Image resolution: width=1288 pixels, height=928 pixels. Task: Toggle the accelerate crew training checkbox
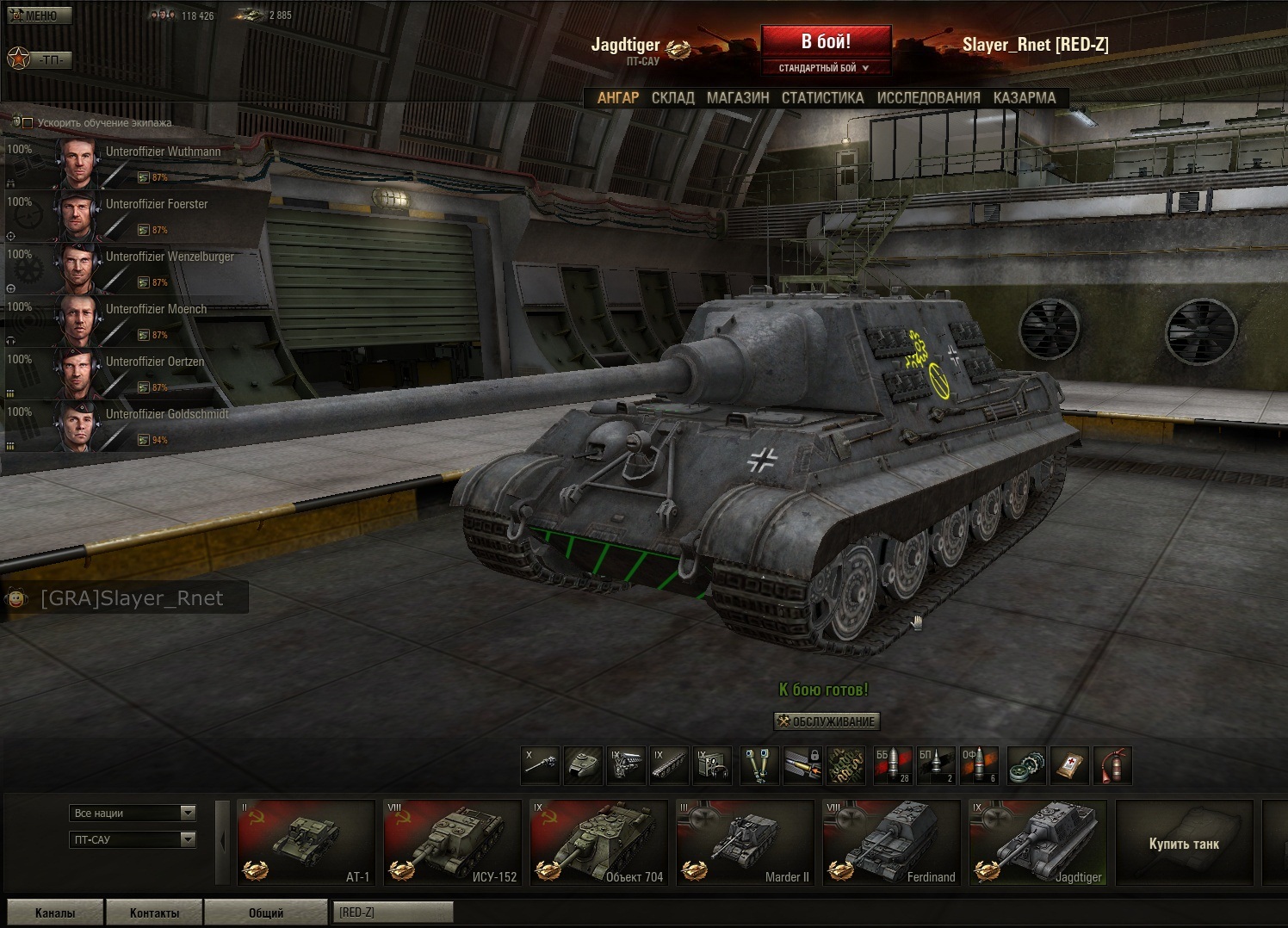28,123
